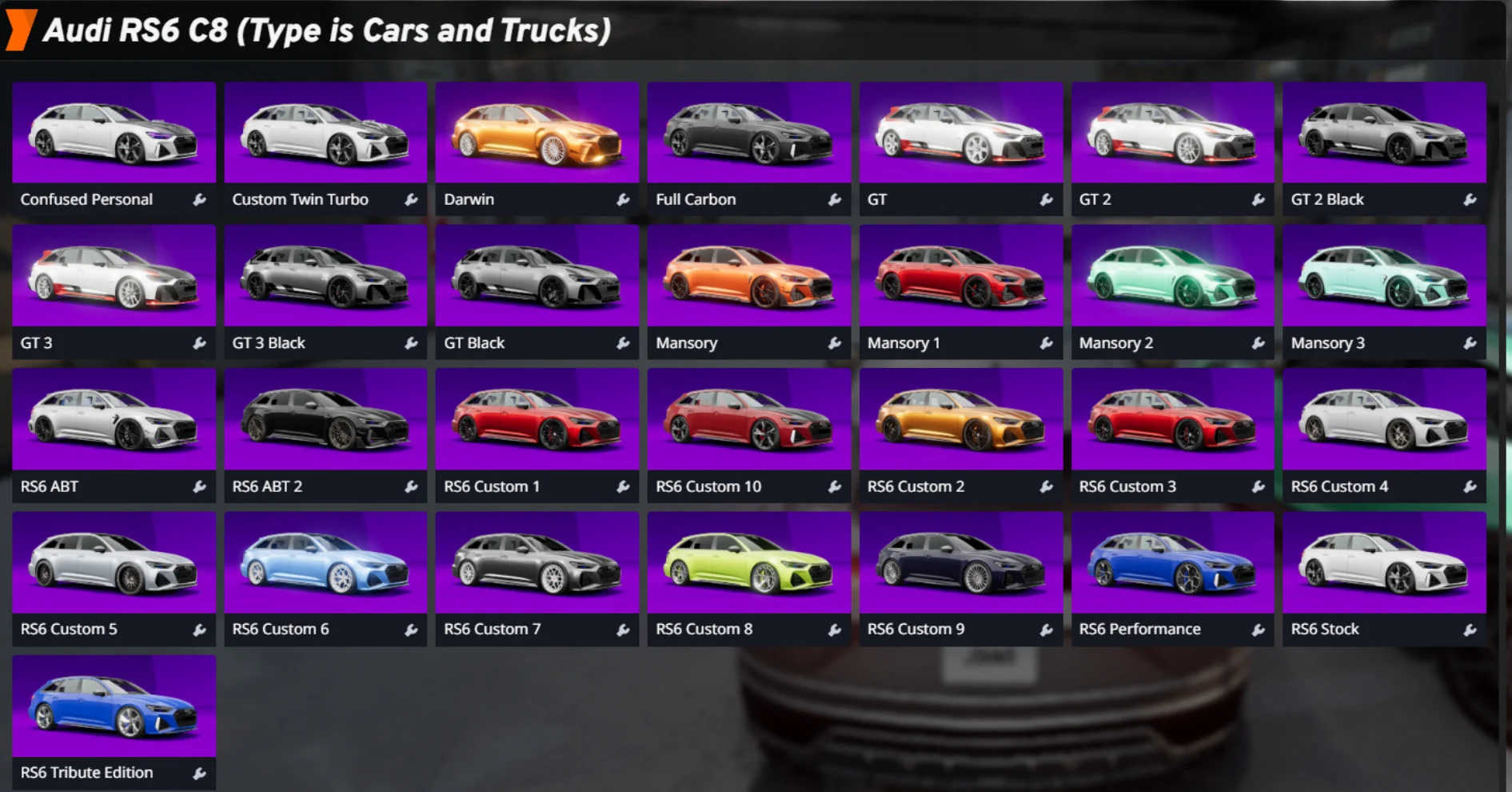Click the wrench icon beside Mansory 2
1512x792 pixels.
tap(1258, 343)
